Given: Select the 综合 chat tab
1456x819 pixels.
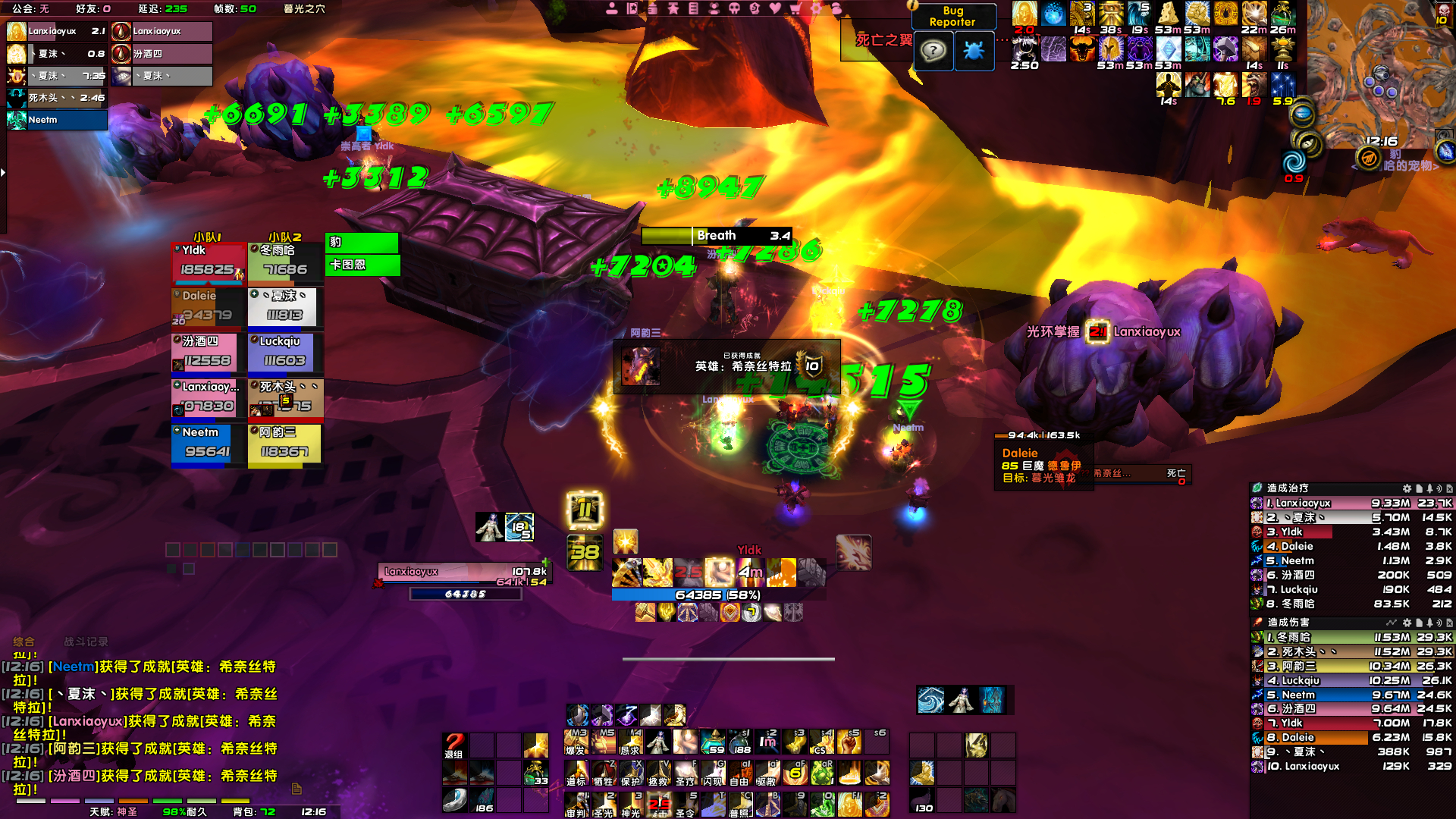Looking at the screenshot, I should click(24, 642).
